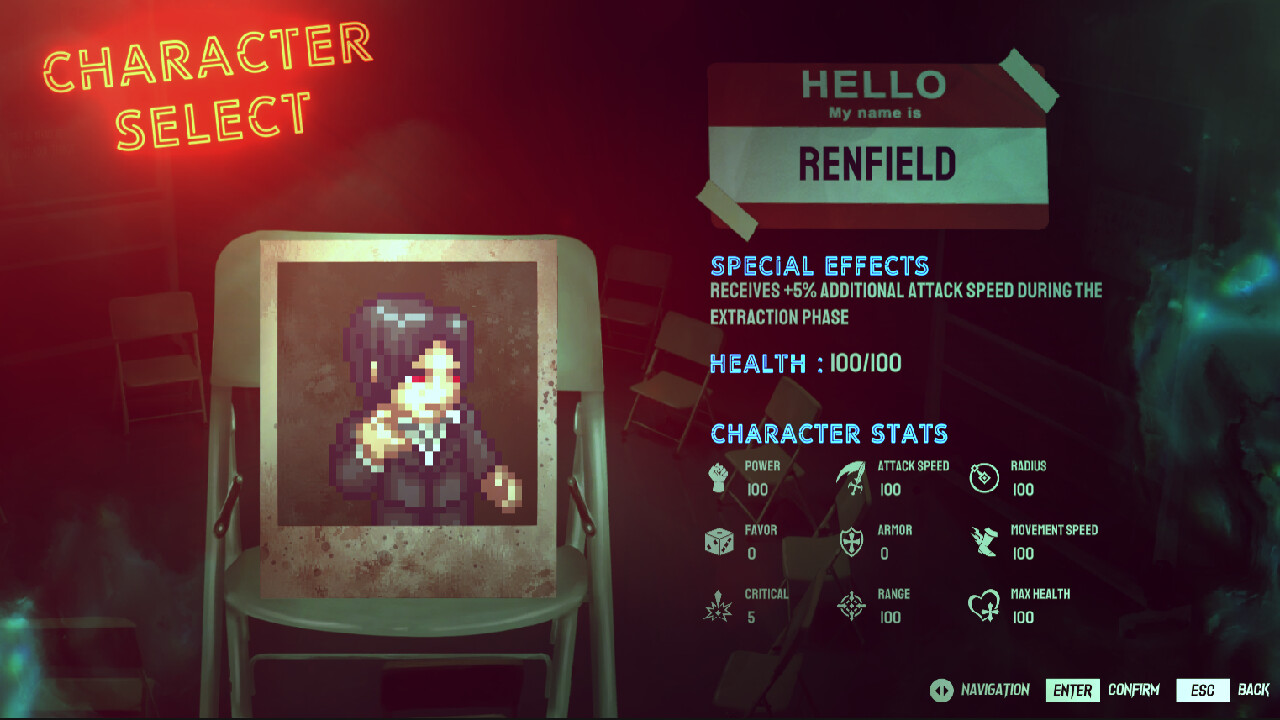Click the attack speed bonus description text
The height and width of the screenshot is (720, 1280).
point(905,303)
